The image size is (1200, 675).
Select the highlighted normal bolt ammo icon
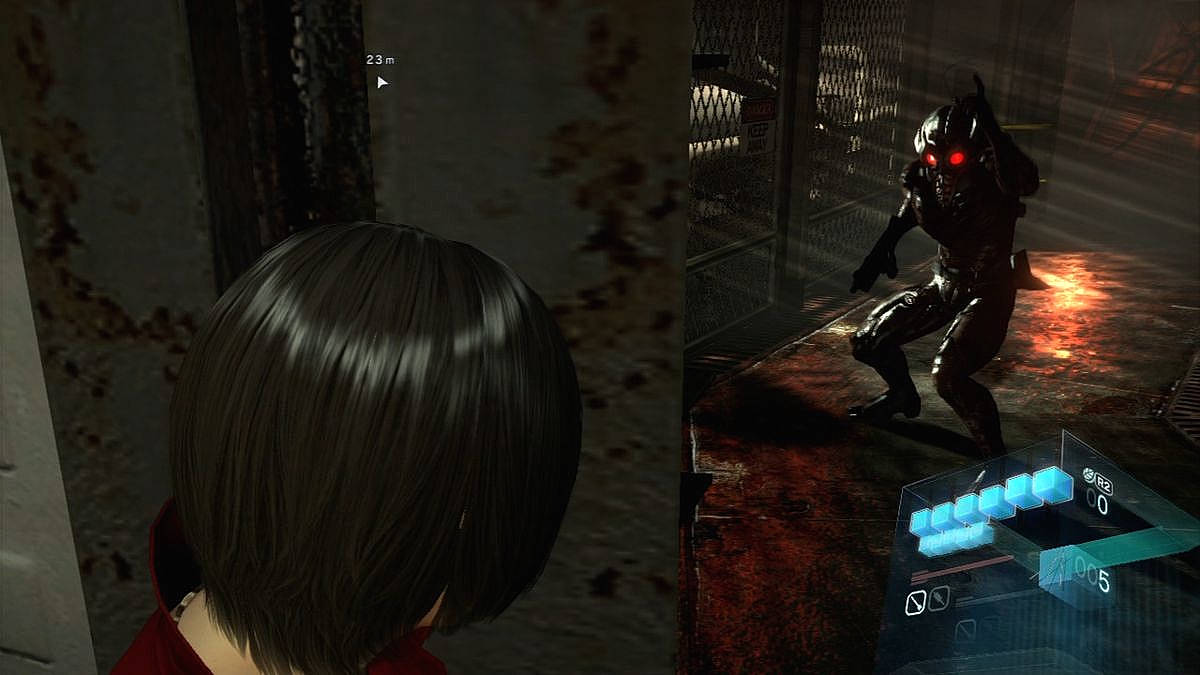(x=915, y=602)
